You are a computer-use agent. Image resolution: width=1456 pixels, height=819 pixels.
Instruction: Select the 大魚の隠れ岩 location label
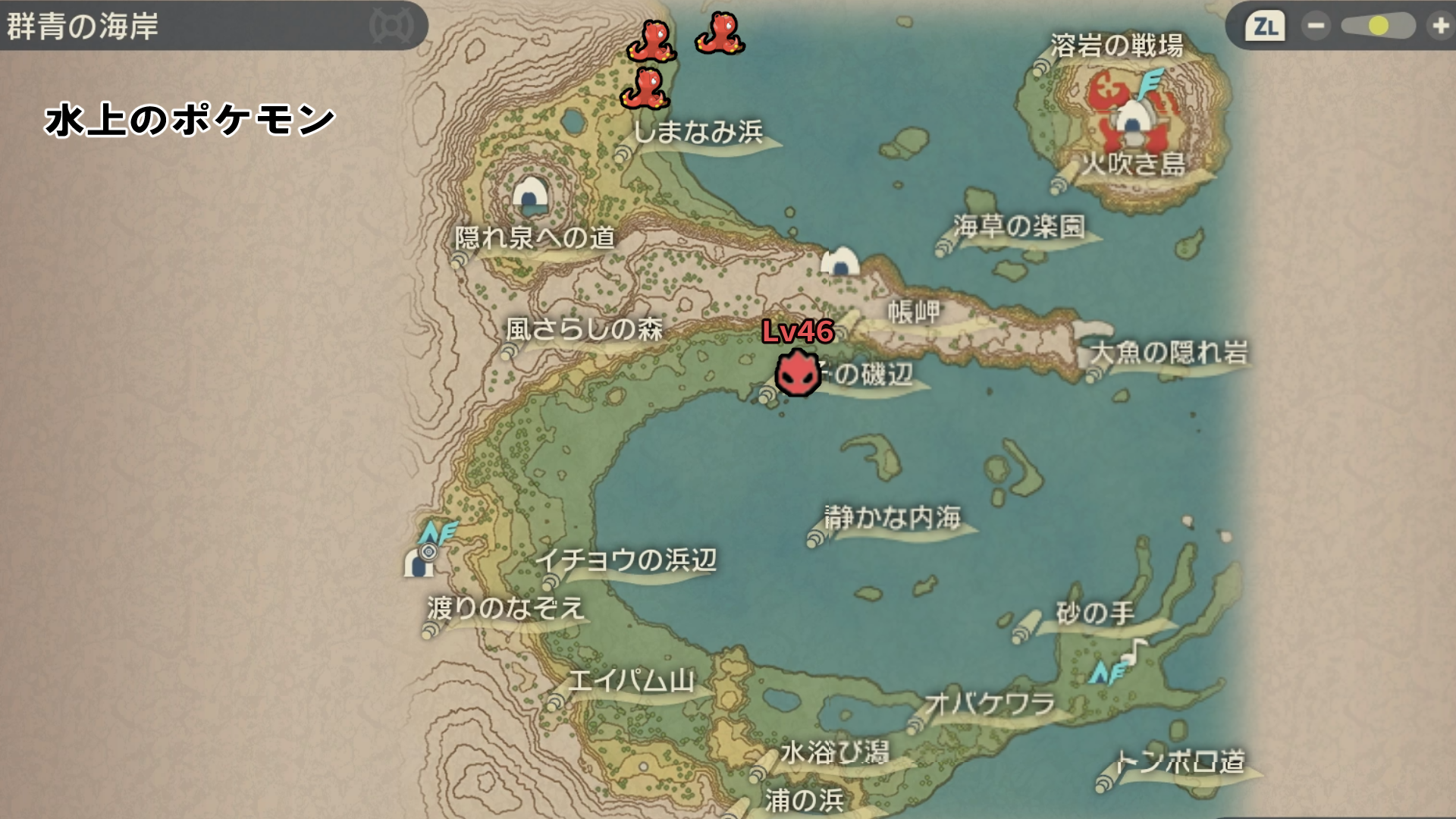(1169, 353)
